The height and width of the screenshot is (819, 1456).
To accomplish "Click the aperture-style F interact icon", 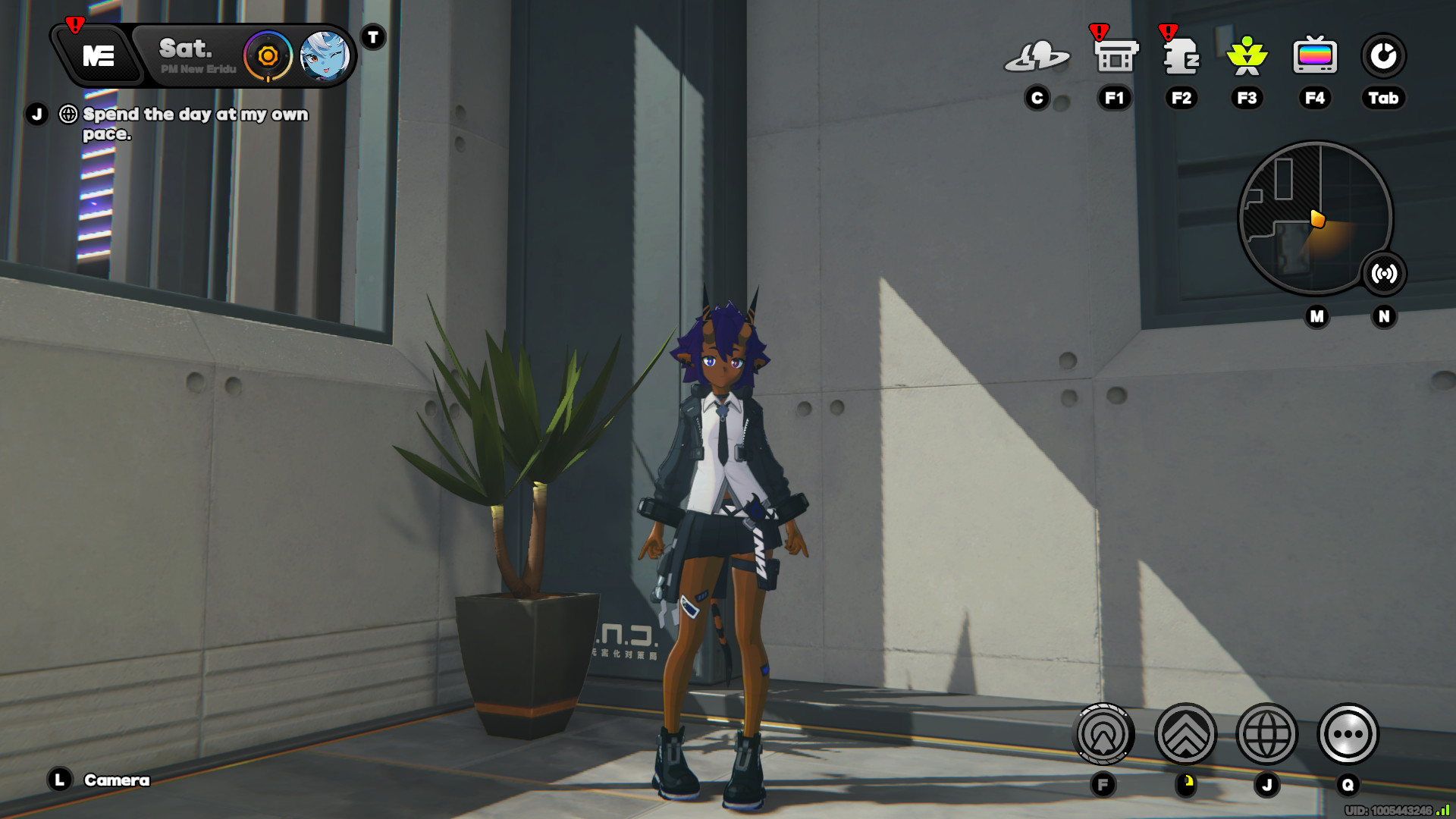I will pos(1103,733).
